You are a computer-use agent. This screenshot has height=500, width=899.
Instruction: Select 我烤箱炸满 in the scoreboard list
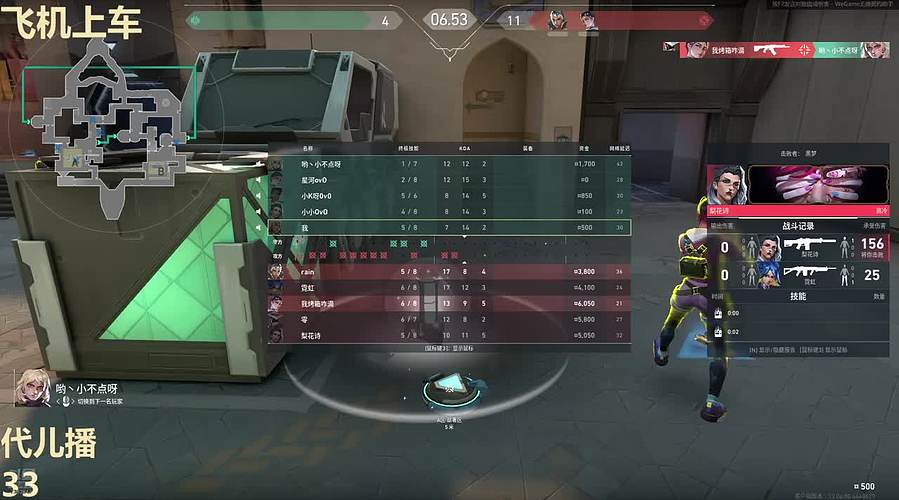[450, 303]
